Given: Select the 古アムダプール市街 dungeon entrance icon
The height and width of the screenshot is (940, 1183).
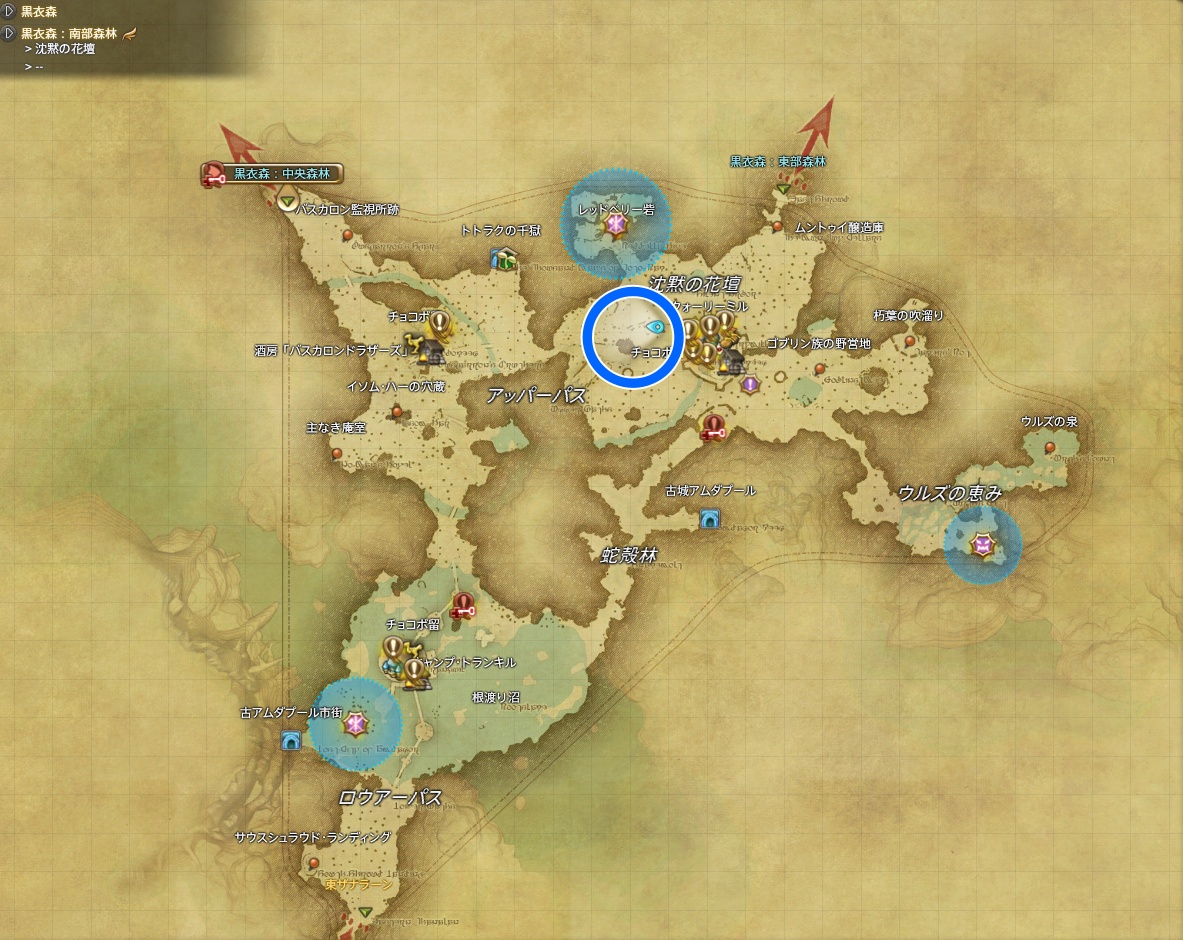Looking at the screenshot, I should click(291, 740).
